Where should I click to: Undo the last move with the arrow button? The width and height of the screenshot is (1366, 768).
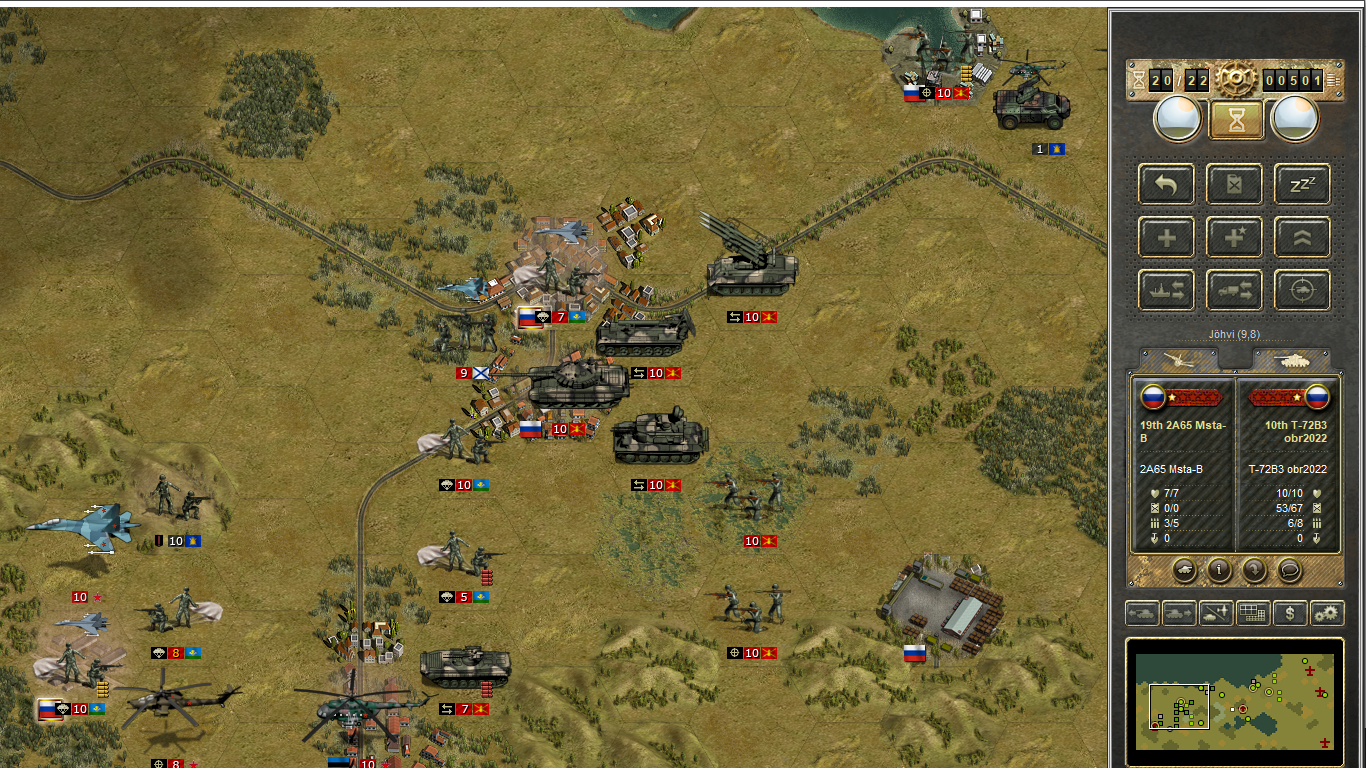point(1166,184)
